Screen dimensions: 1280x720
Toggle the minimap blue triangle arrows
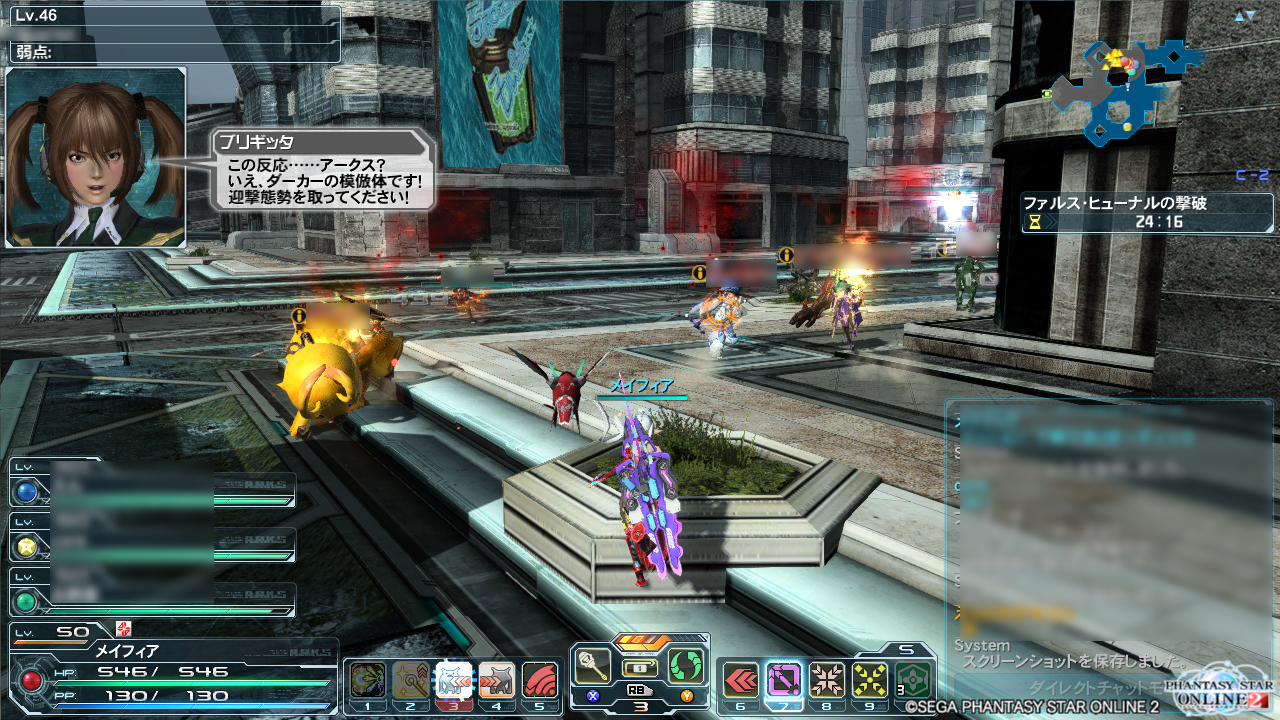click(1244, 16)
